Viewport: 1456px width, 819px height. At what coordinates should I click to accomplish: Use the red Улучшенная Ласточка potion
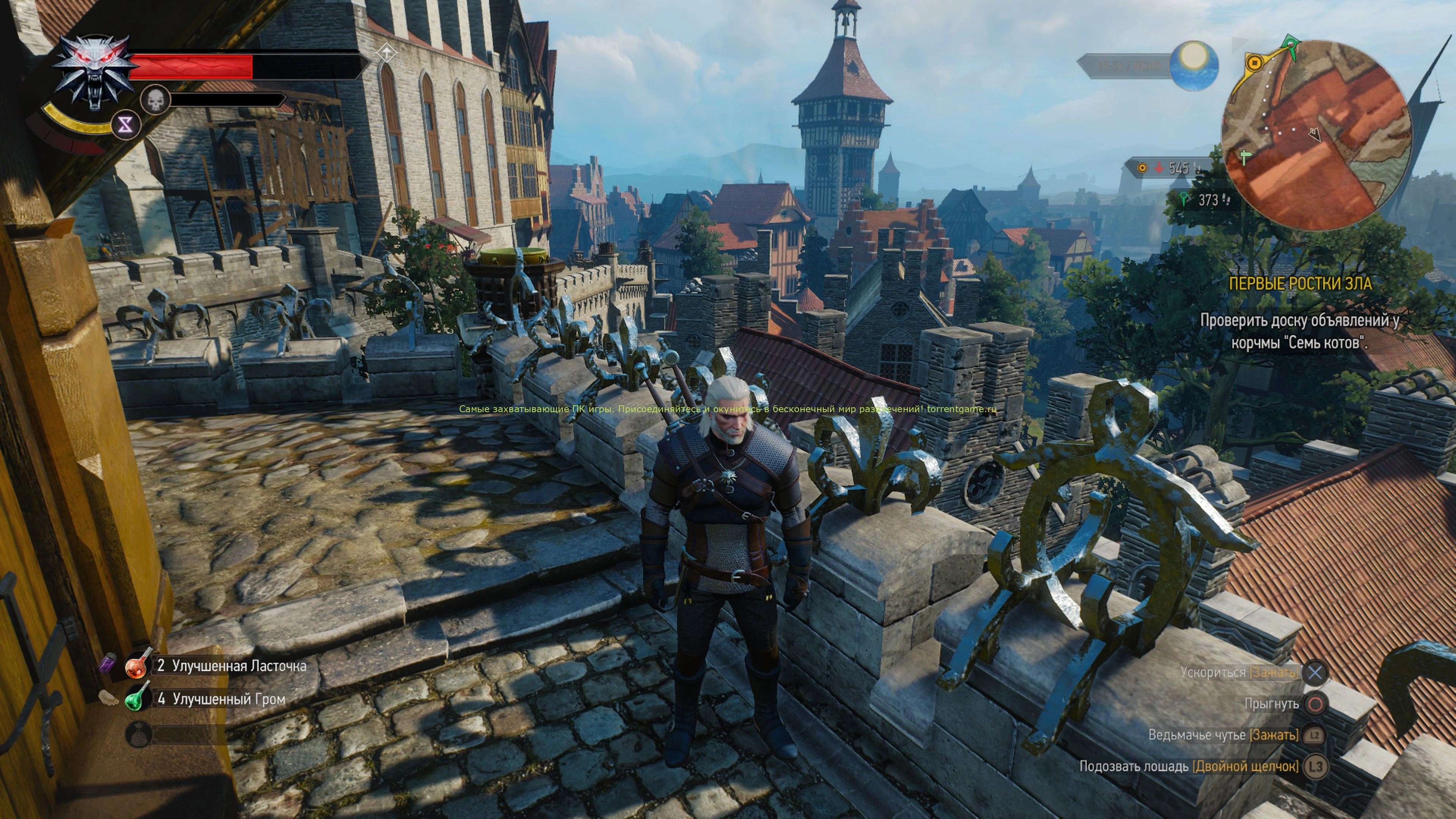coord(137,665)
